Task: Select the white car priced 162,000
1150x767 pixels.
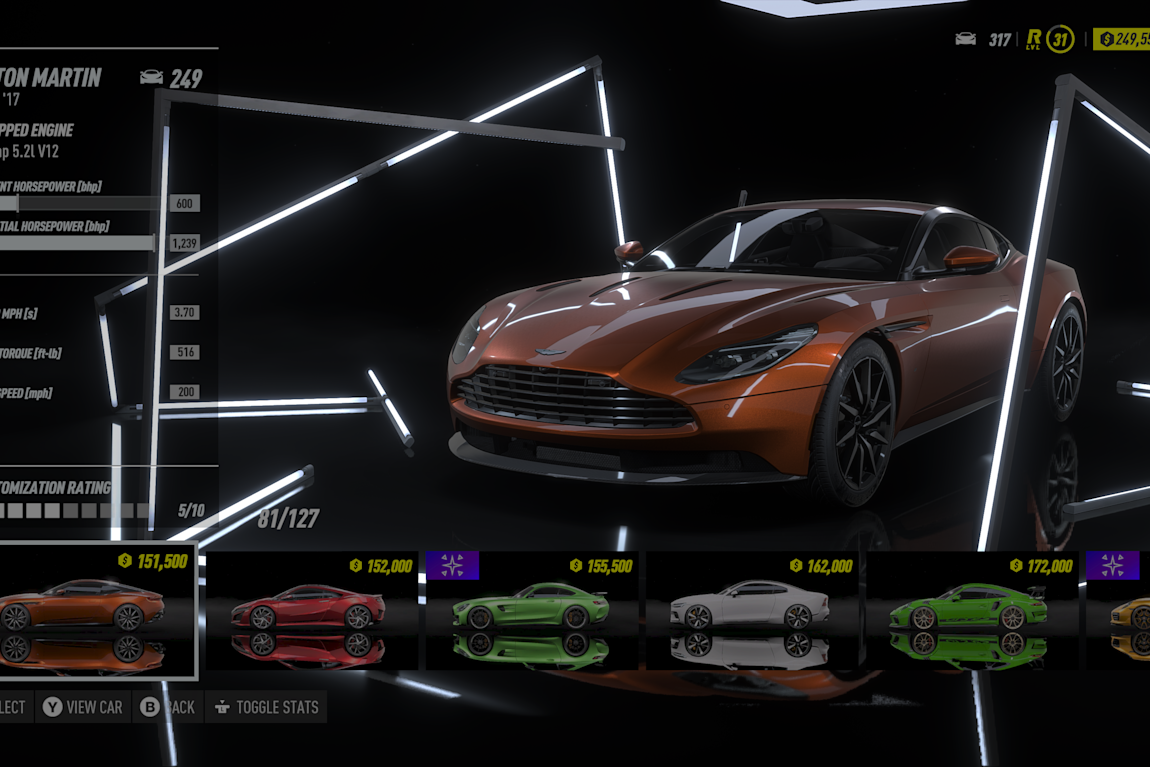Action: click(x=750, y=609)
